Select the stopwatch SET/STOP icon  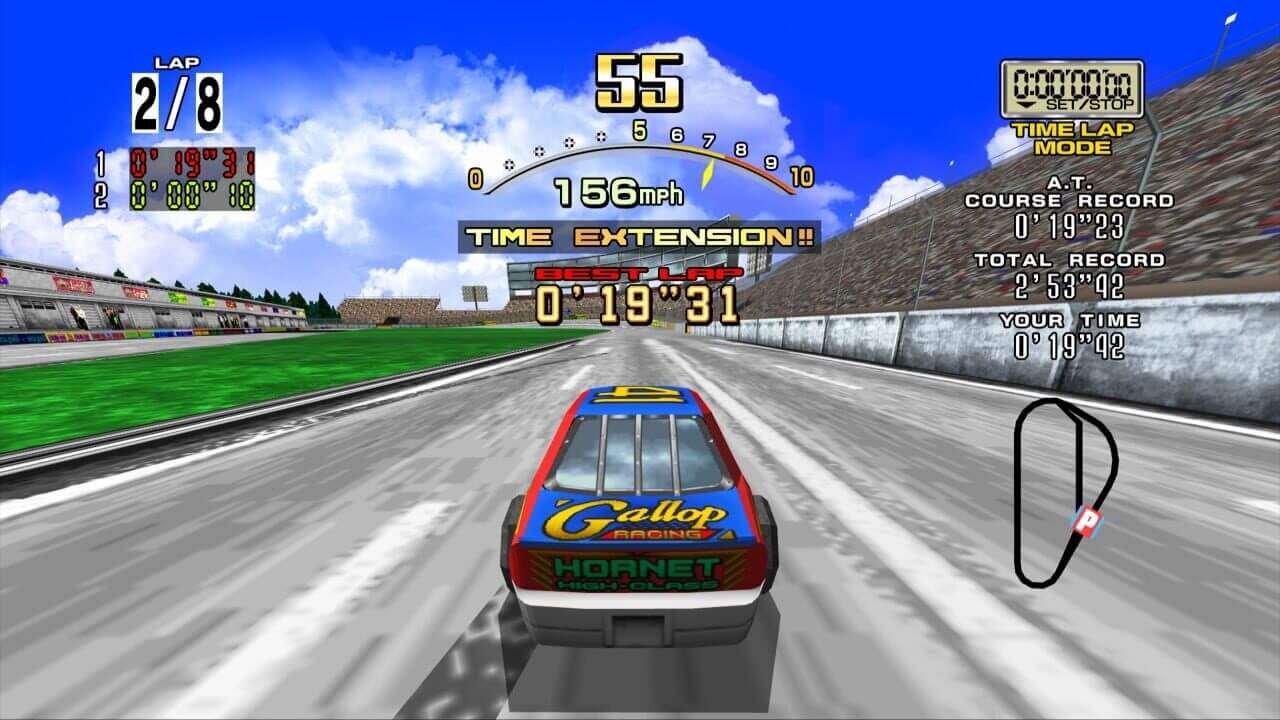pyautogui.click(x=1072, y=89)
